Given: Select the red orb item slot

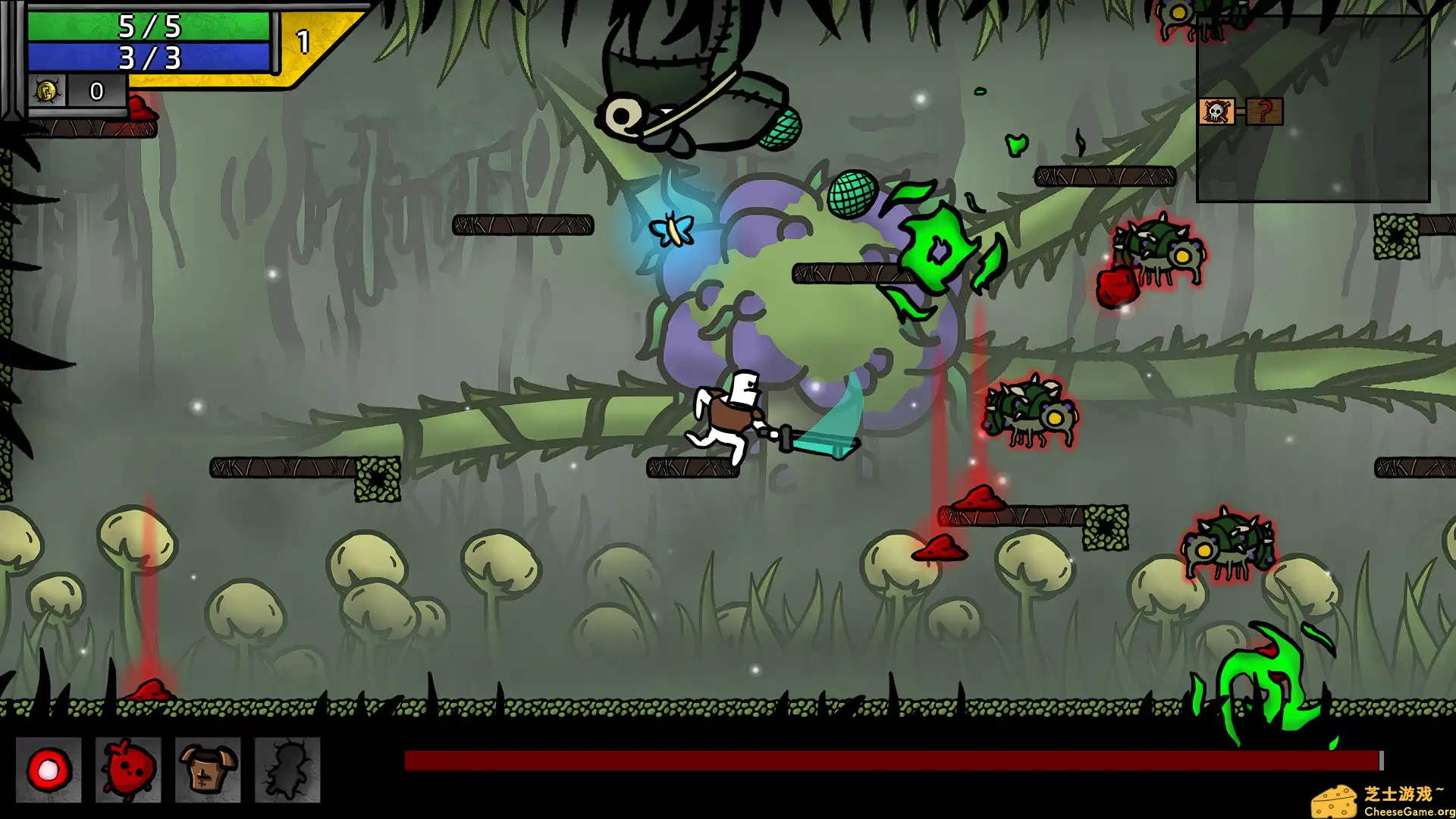Looking at the screenshot, I should (49, 770).
